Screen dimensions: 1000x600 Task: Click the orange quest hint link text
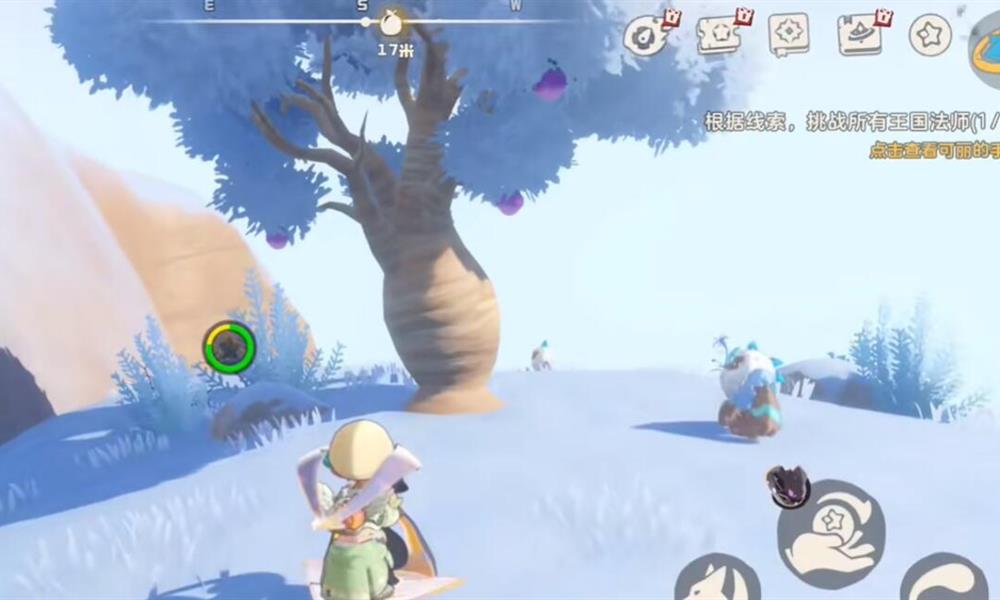[x=934, y=151]
